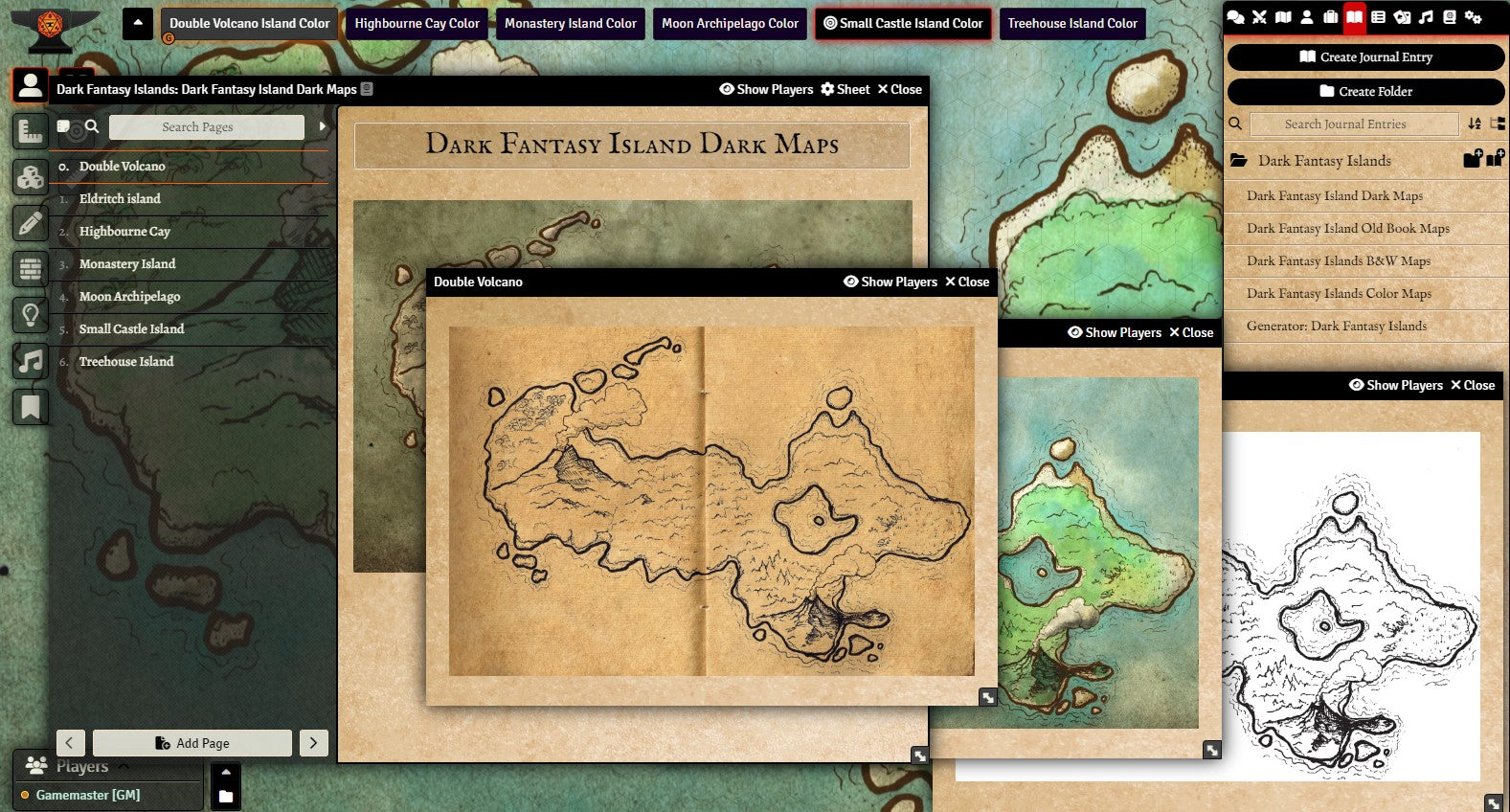Create a new journal folder
The image size is (1510, 812).
[1365, 92]
